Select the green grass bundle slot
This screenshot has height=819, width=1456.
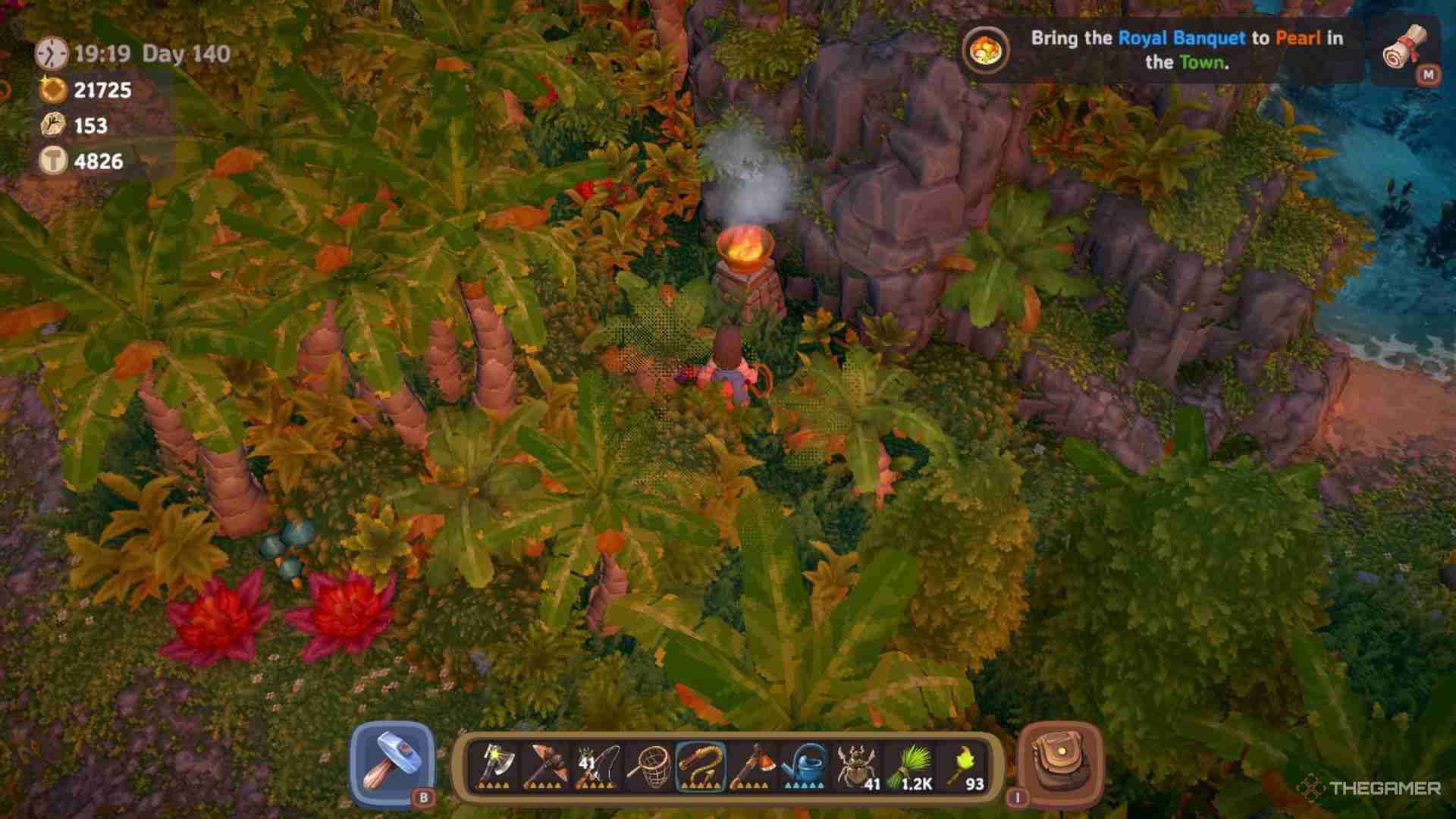910,766
